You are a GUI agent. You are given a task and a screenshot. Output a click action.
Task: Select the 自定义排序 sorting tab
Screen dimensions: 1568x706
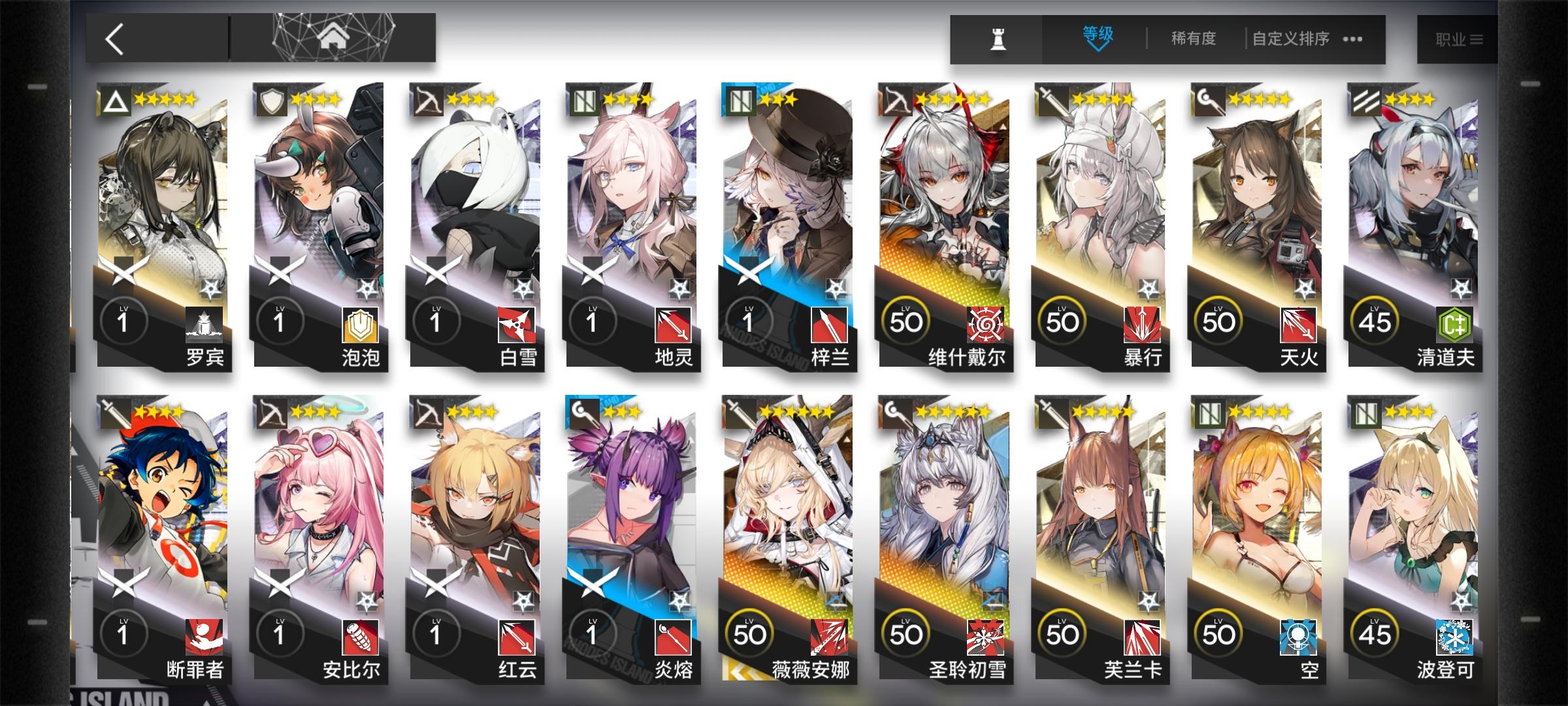click(1292, 38)
